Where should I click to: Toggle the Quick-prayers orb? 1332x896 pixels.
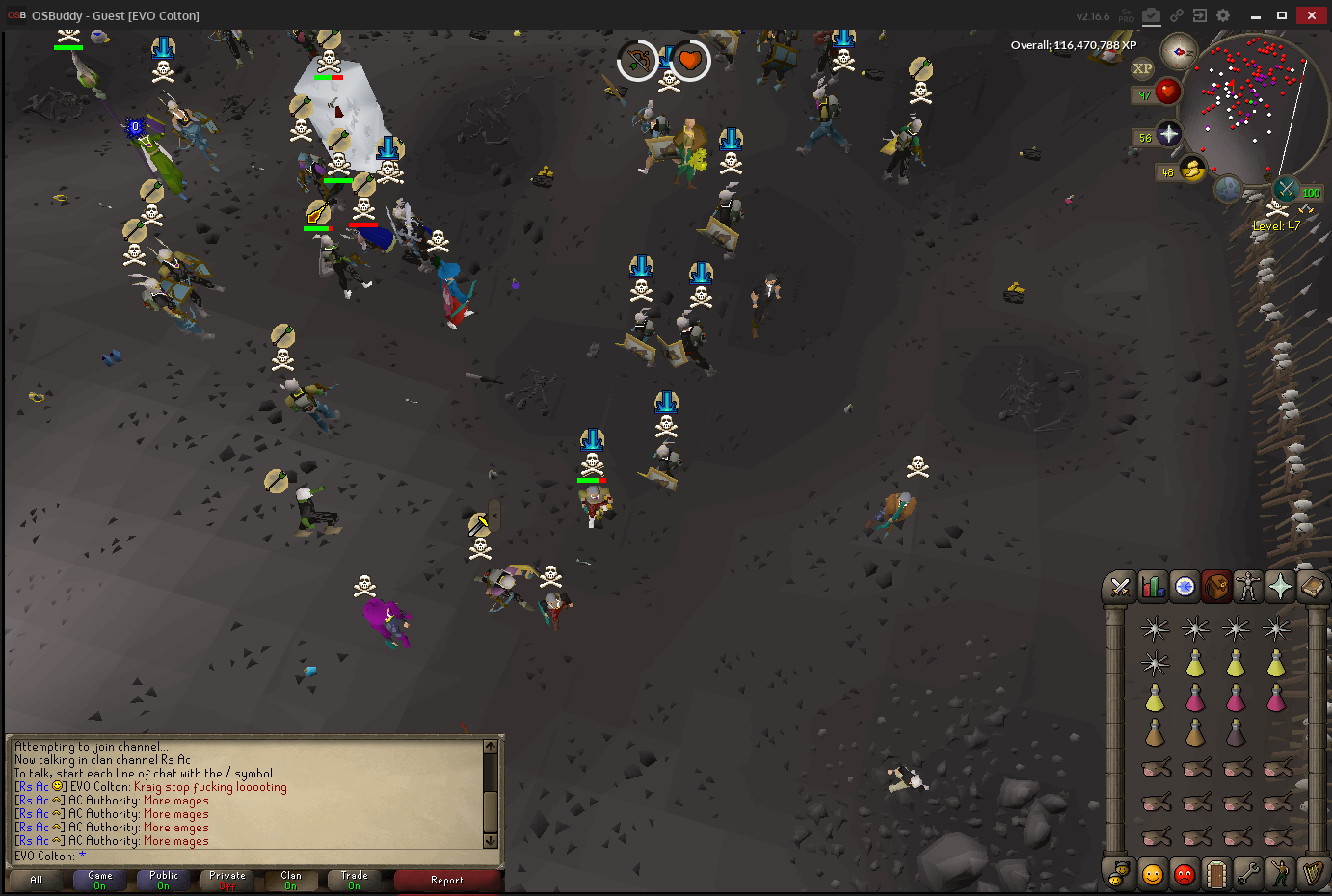[1168, 134]
